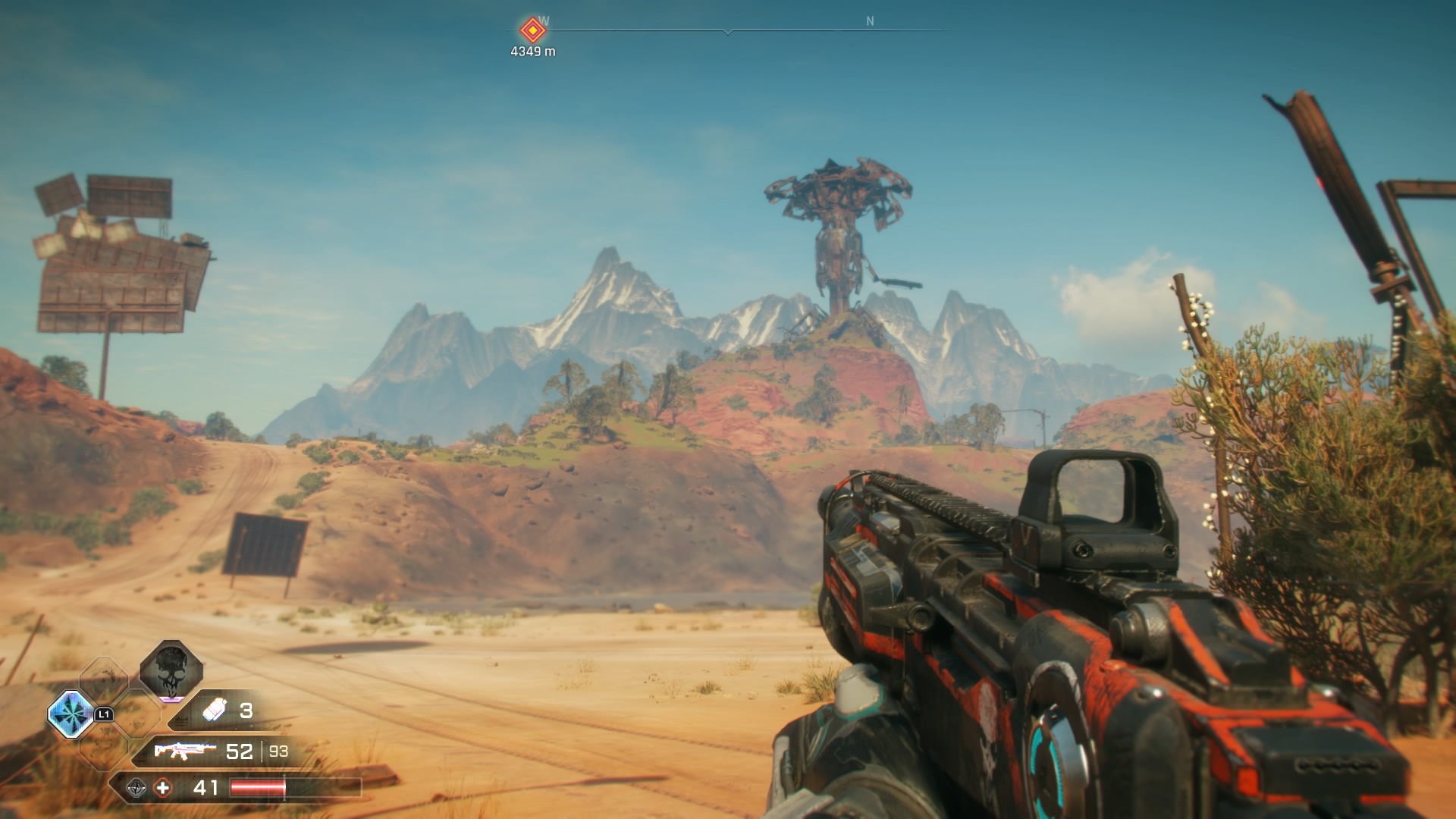Activate the blue pinwheel ability icon

click(x=71, y=714)
